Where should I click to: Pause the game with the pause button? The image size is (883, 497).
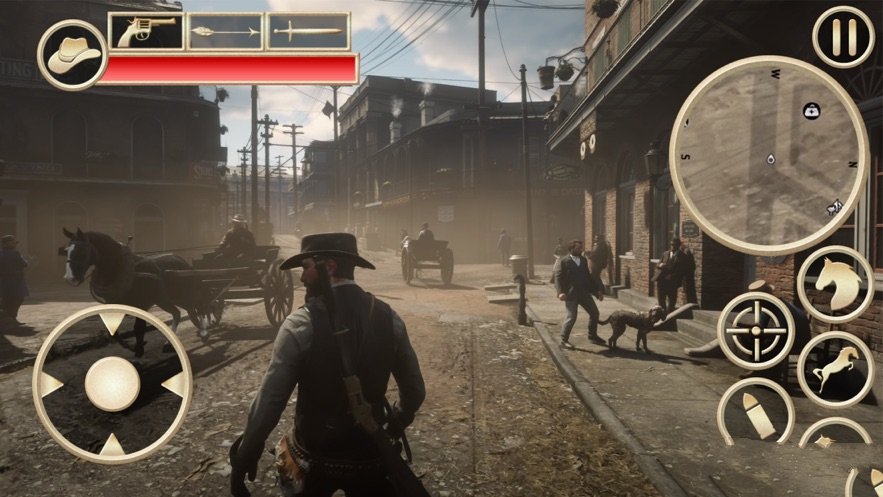843,36
